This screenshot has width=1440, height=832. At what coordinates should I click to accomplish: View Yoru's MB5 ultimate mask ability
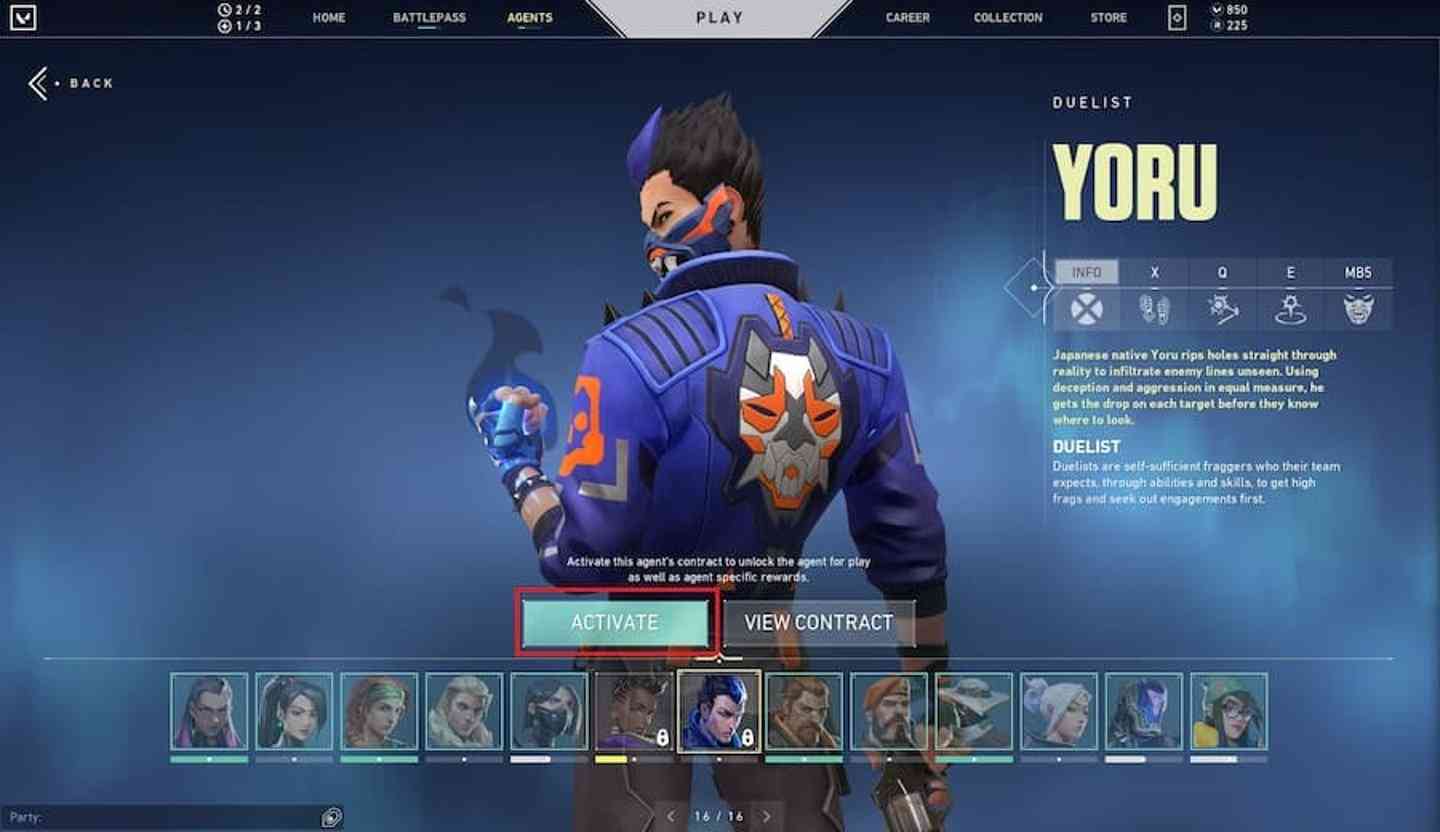click(x=1357, y=308)
